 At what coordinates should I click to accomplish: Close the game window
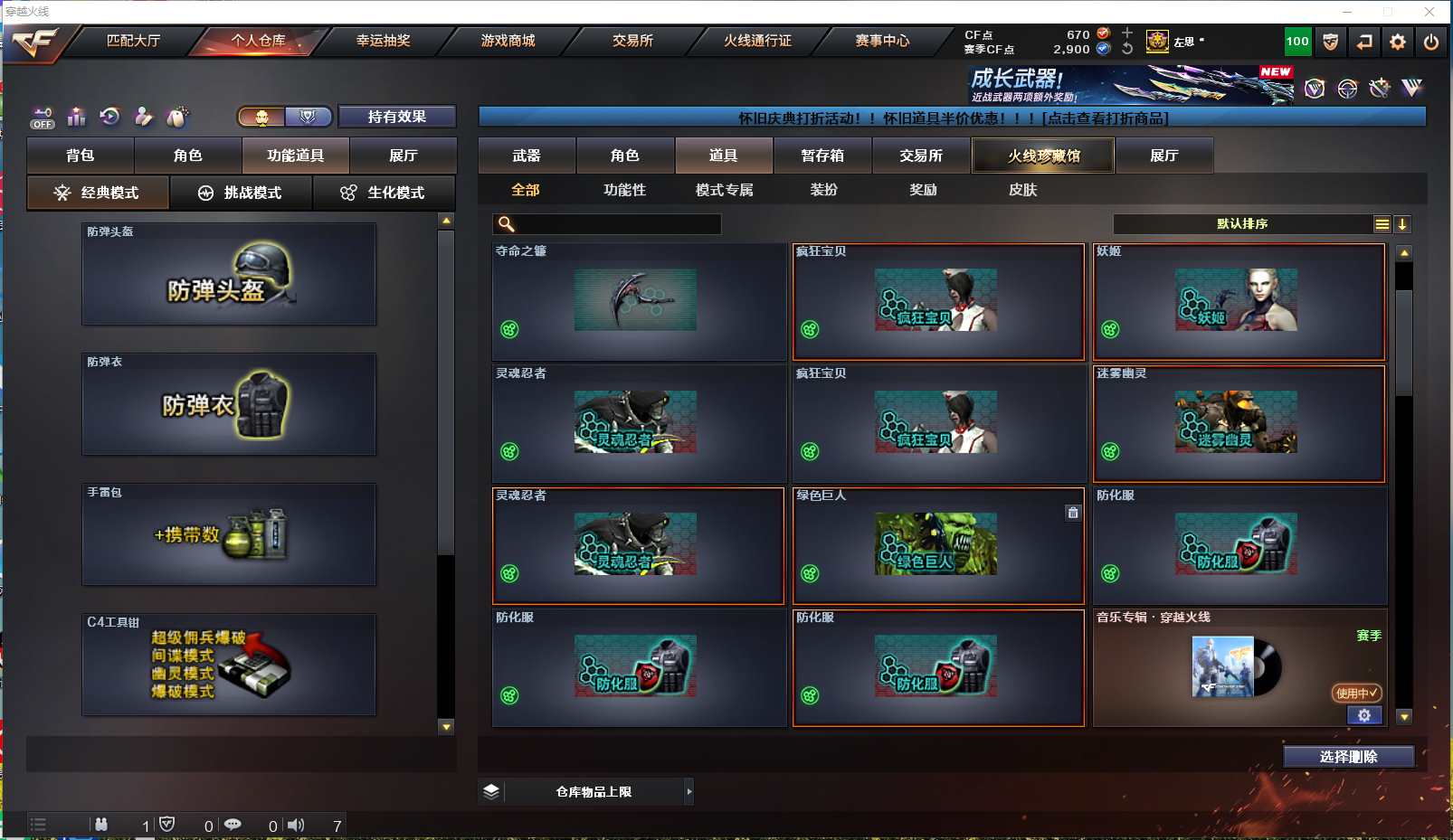tap(1429, 12)
